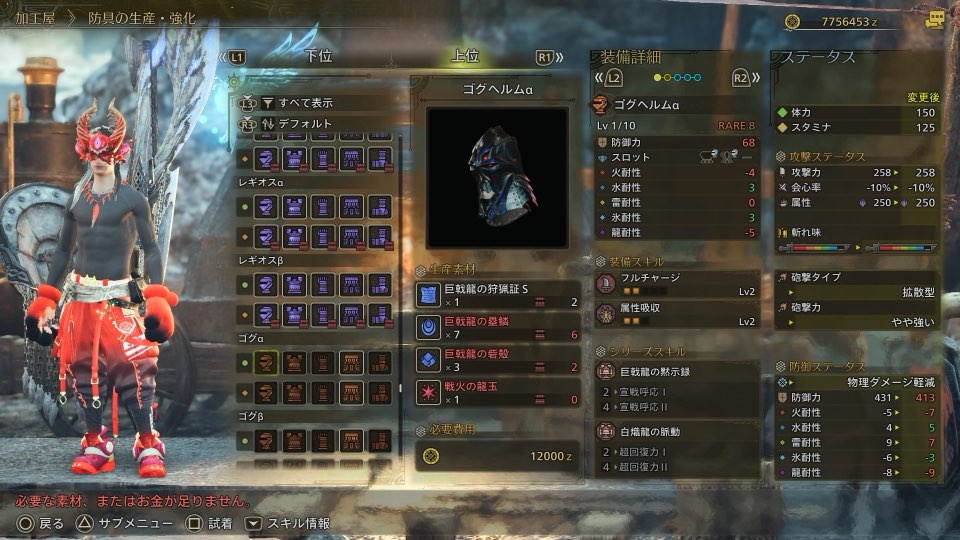The image size is (960, 540).
Task: Click the 戻る back option
Action: pyautogui.click(x=42, y=523)
